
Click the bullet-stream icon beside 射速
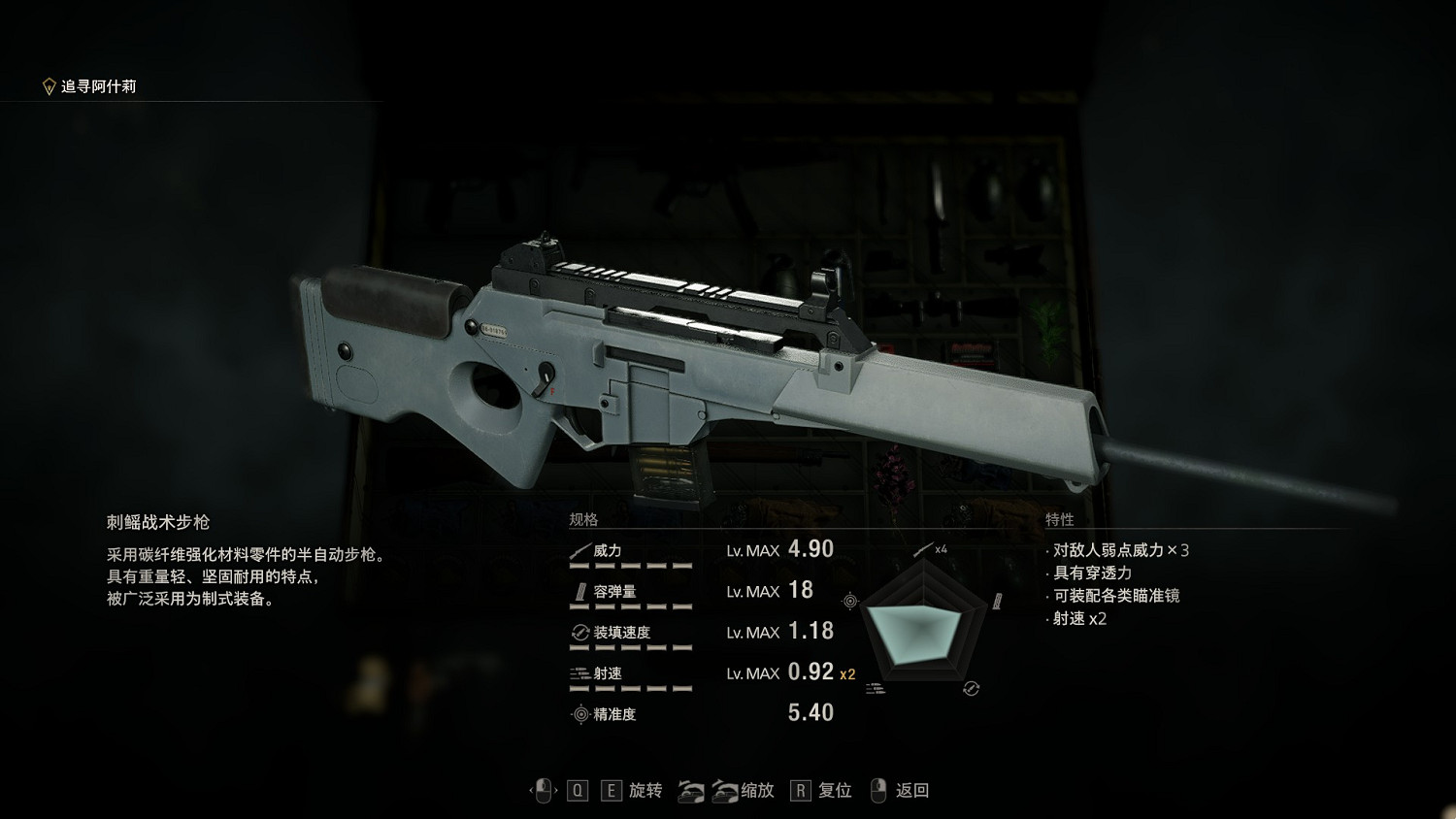coord(578,672)
